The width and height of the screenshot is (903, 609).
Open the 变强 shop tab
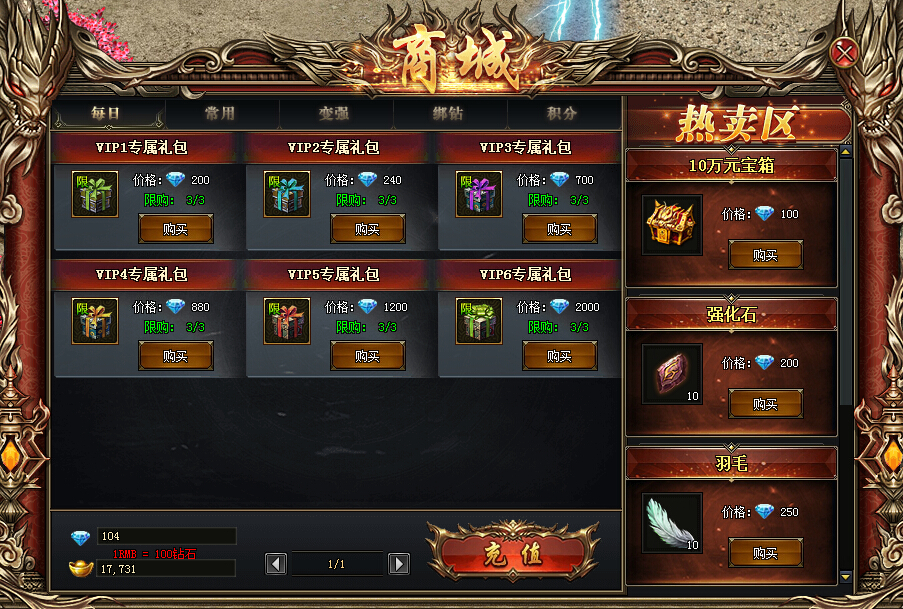tap(333, 114)
